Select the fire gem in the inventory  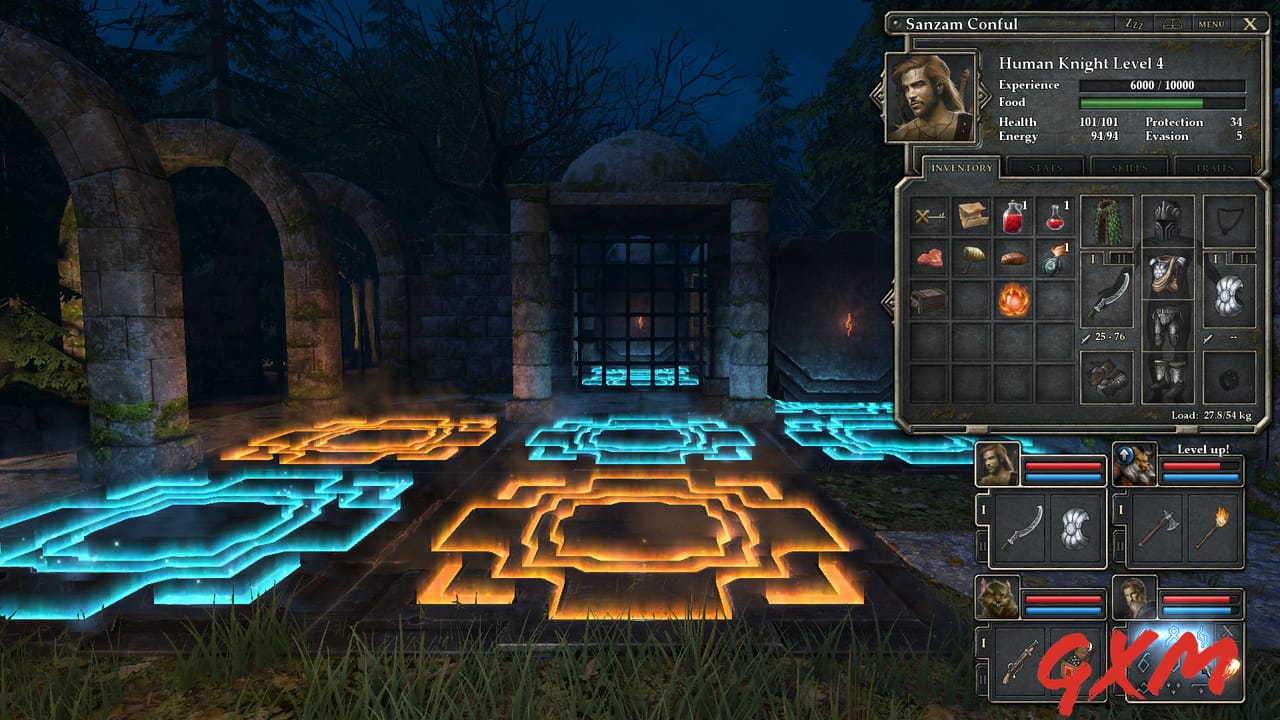click(x=1015, y=300)
